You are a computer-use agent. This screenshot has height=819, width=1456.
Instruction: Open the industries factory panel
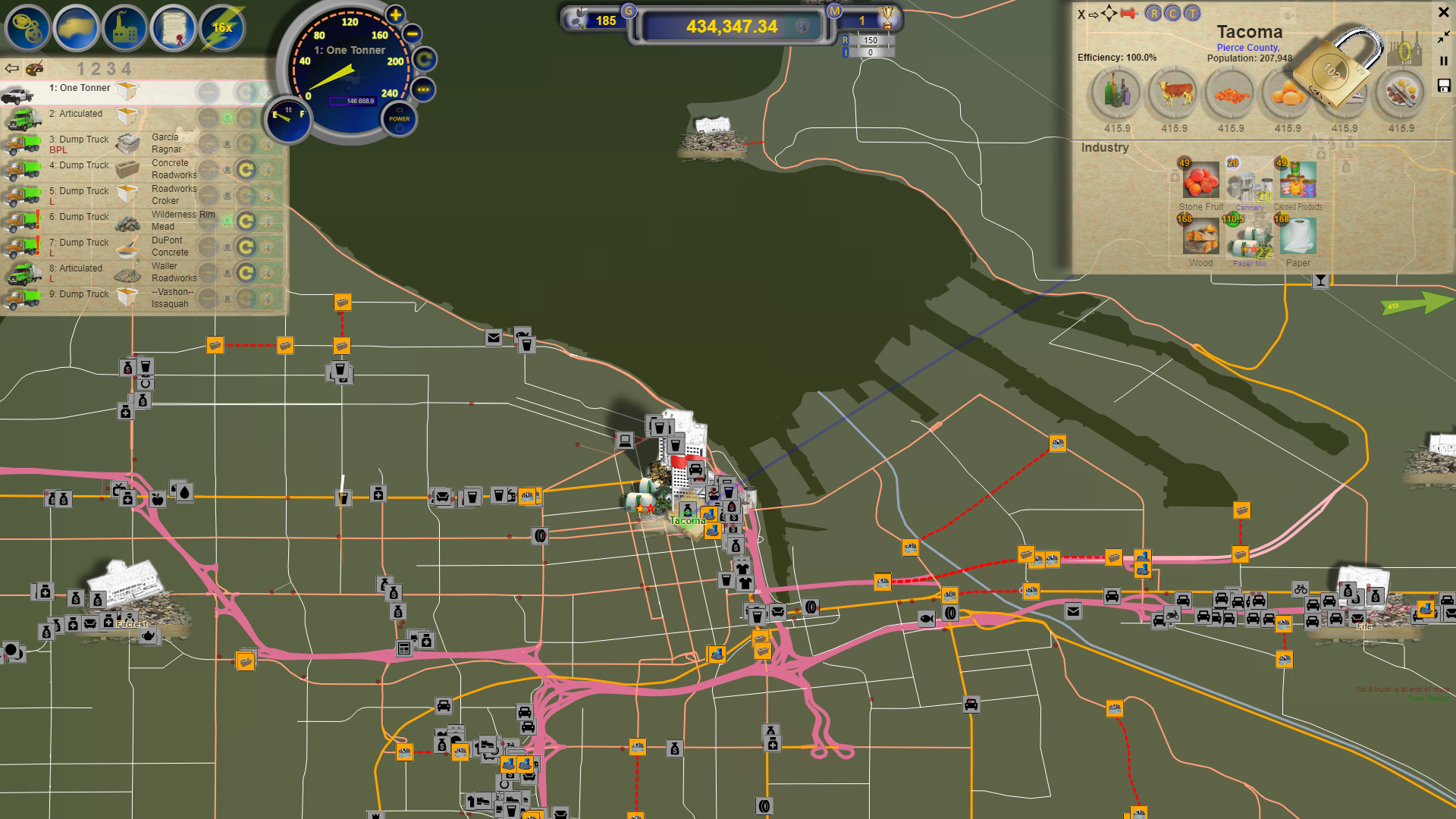pyautogui.click(x=125, y=28)
